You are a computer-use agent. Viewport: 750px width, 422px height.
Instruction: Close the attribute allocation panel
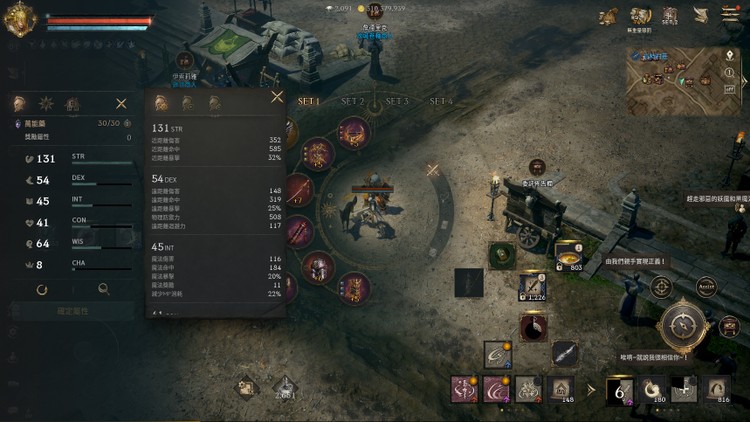121,103
